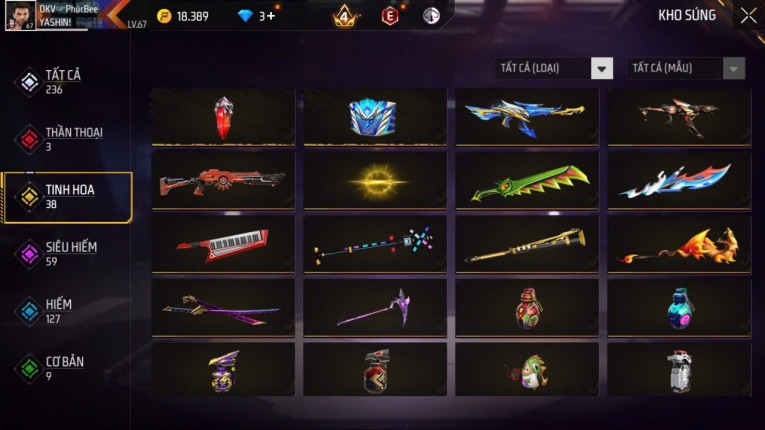Image resolution: width=765 pixels, height=430 pixels.
Task: Open the Tất Cả (Mẫu) skin dropdown
Action: (686, 68)
